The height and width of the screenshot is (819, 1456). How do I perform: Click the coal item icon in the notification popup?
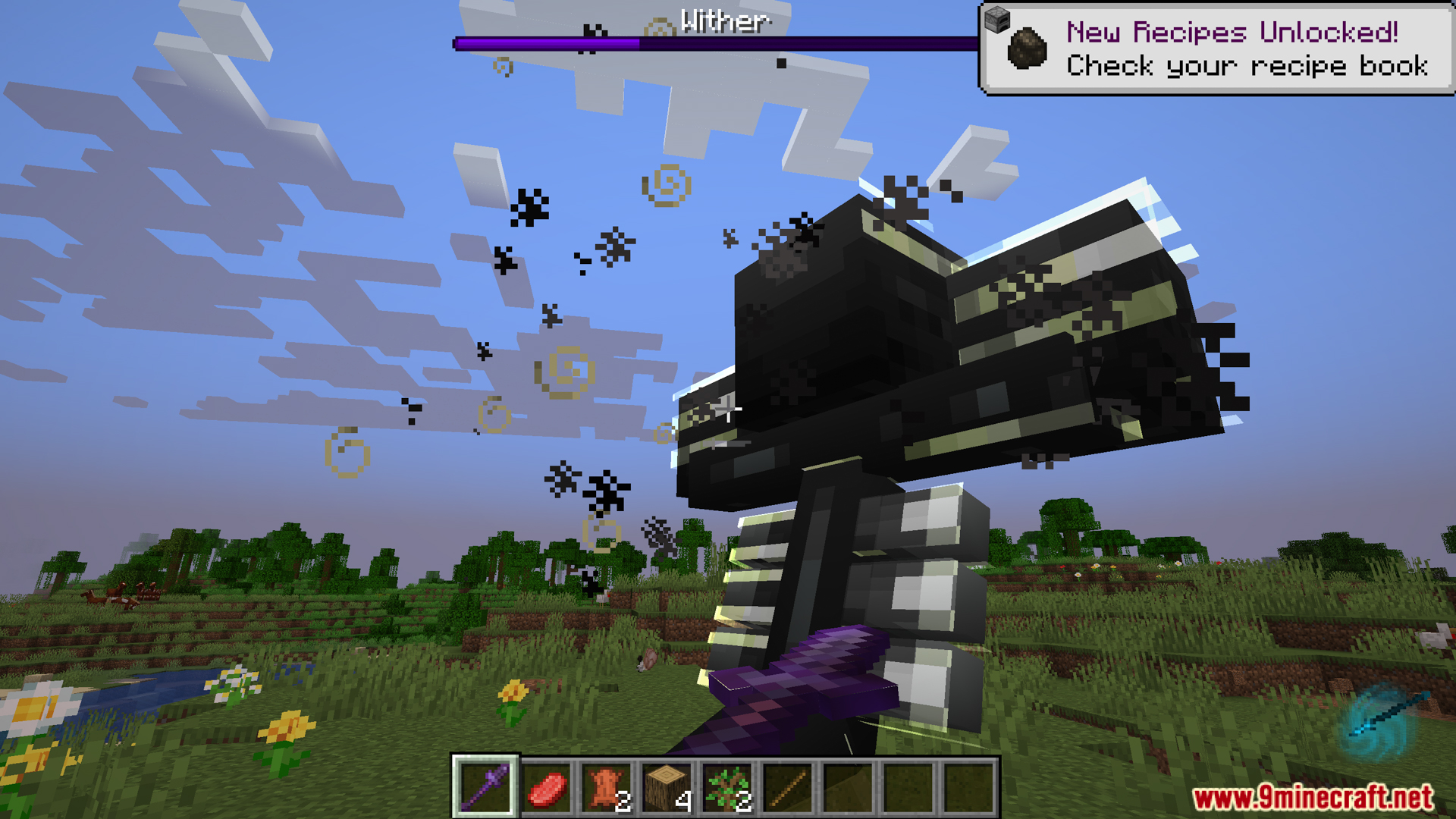(x=1025, y=49)
